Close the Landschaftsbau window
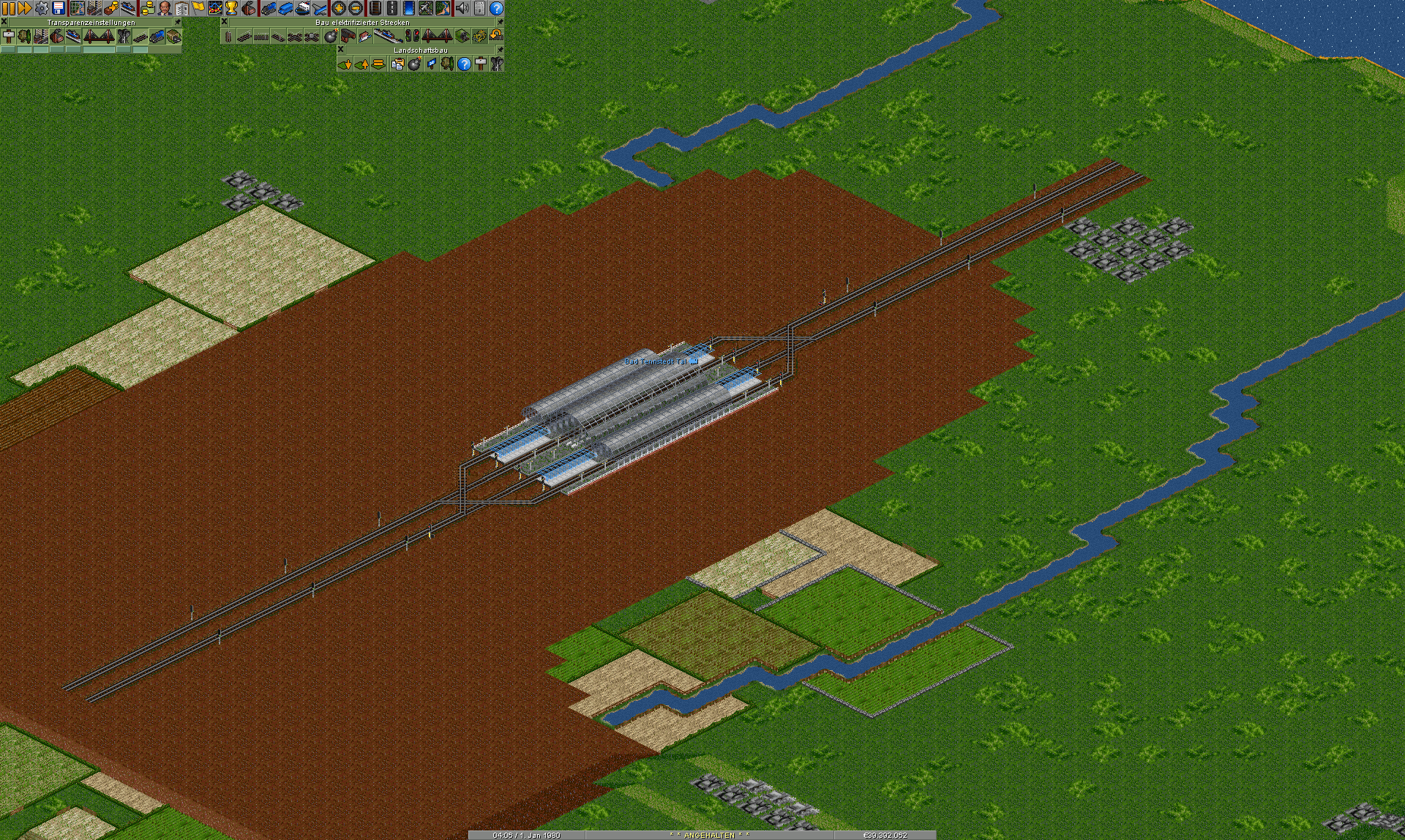 [341, 50]
